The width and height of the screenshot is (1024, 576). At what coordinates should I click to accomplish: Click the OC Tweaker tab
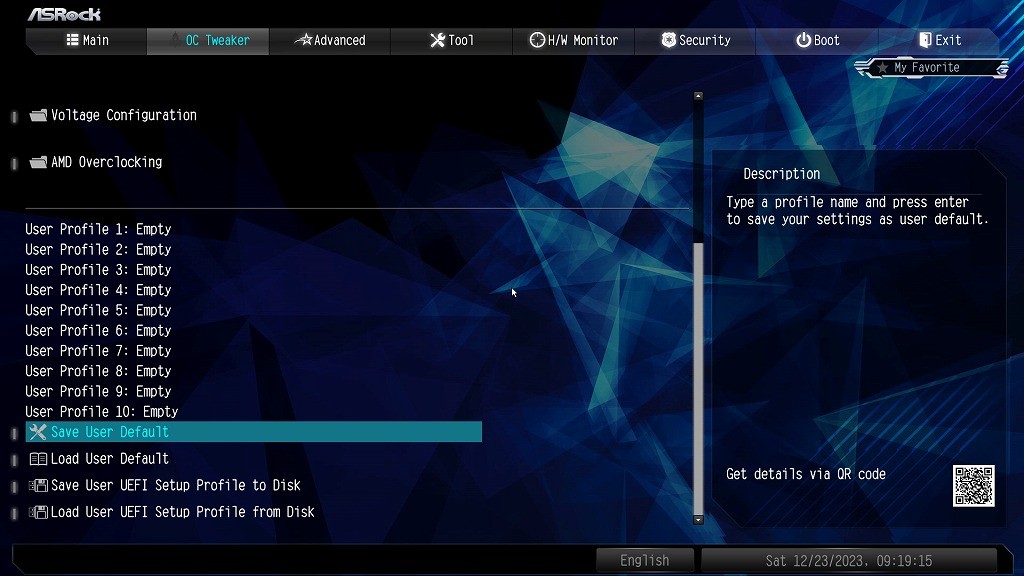tap(208, 40)
